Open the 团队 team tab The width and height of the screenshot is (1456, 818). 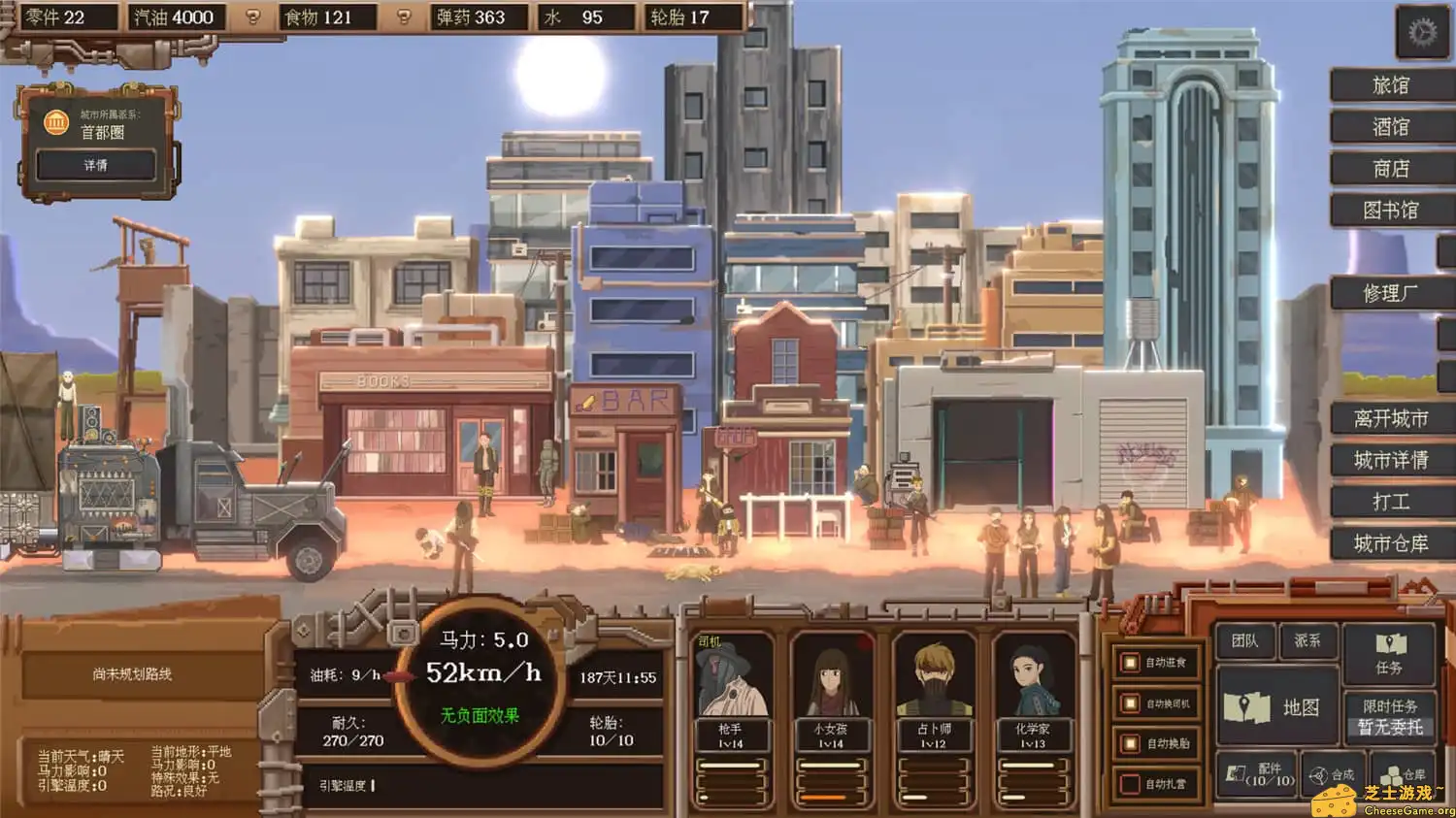coord(1245,641)
